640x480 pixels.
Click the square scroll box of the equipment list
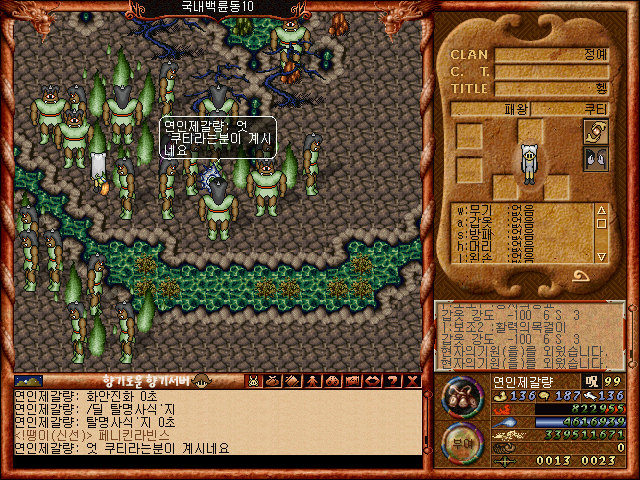(601, 224)
